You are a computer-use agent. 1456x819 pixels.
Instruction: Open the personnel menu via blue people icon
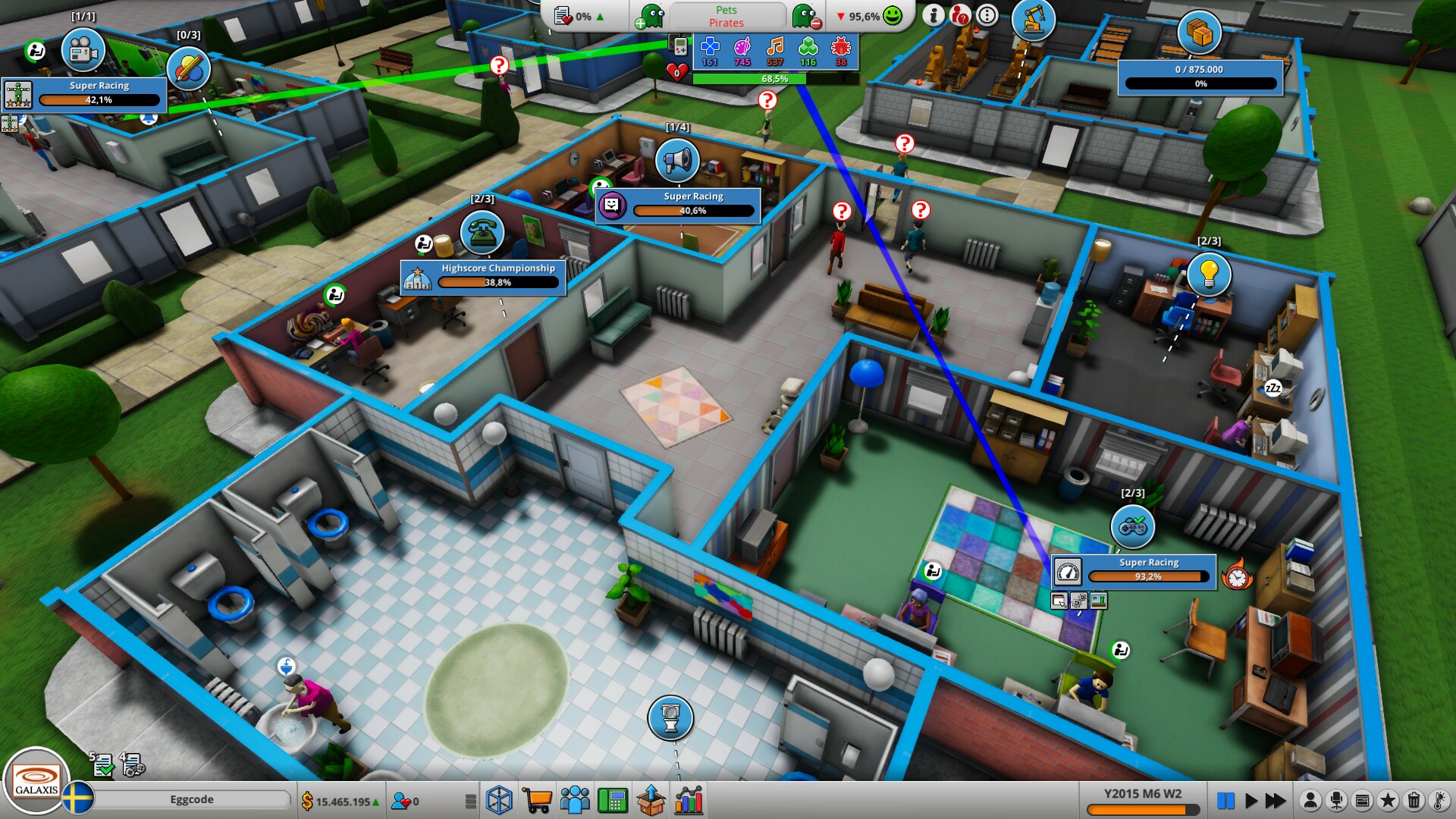(x=574, y=799)
